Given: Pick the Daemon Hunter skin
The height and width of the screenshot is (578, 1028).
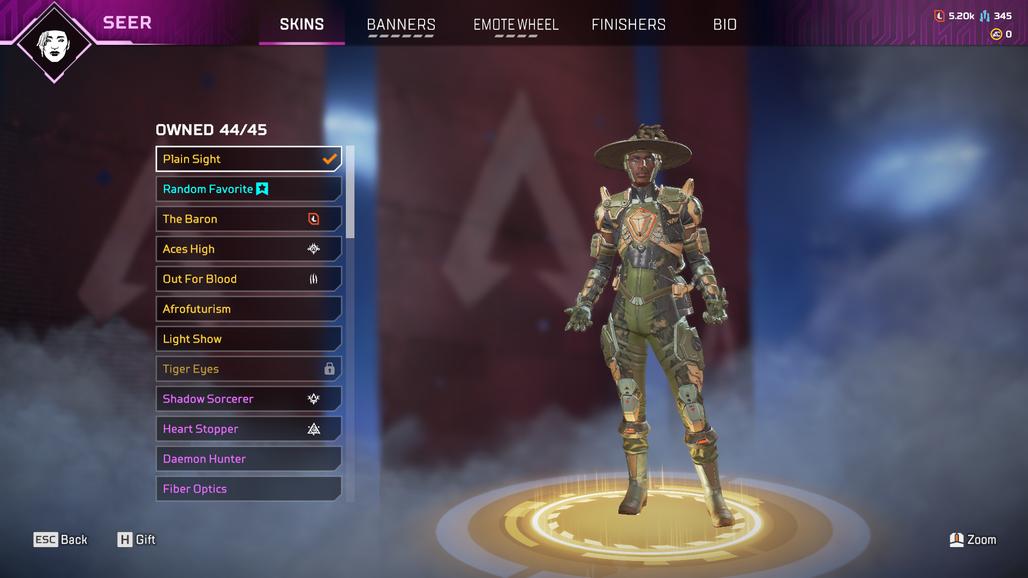Looking at the screenshot, I should (248, 459).
